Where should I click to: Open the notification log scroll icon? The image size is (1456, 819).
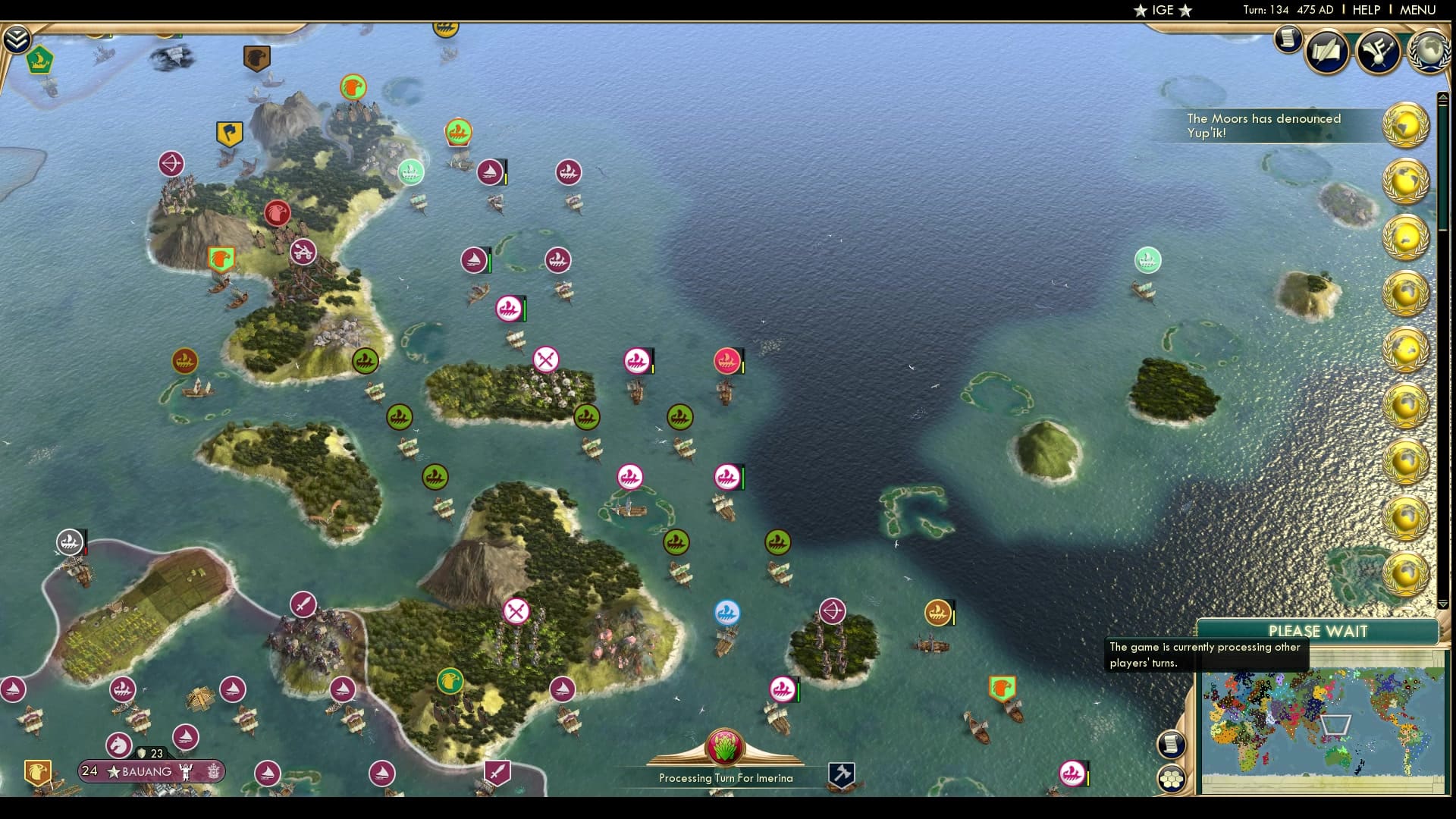[x=1288, y=39]
